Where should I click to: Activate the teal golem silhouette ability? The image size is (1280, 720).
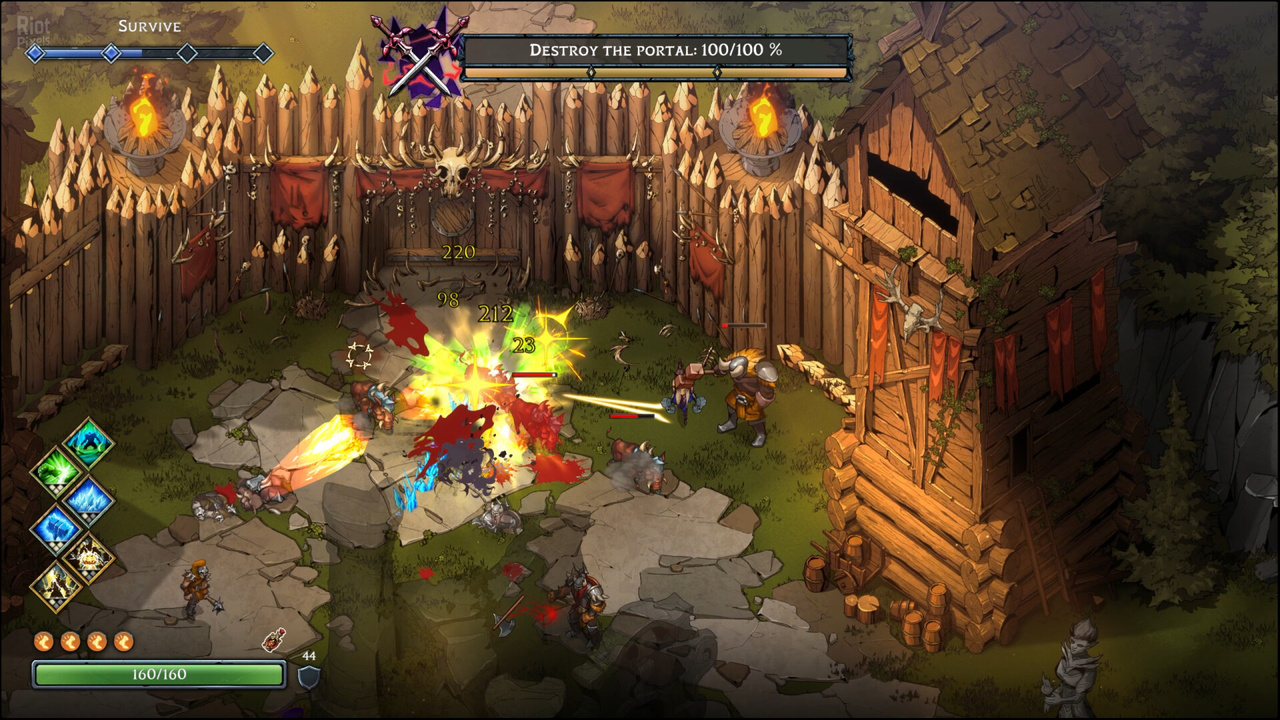pos(89,442)
